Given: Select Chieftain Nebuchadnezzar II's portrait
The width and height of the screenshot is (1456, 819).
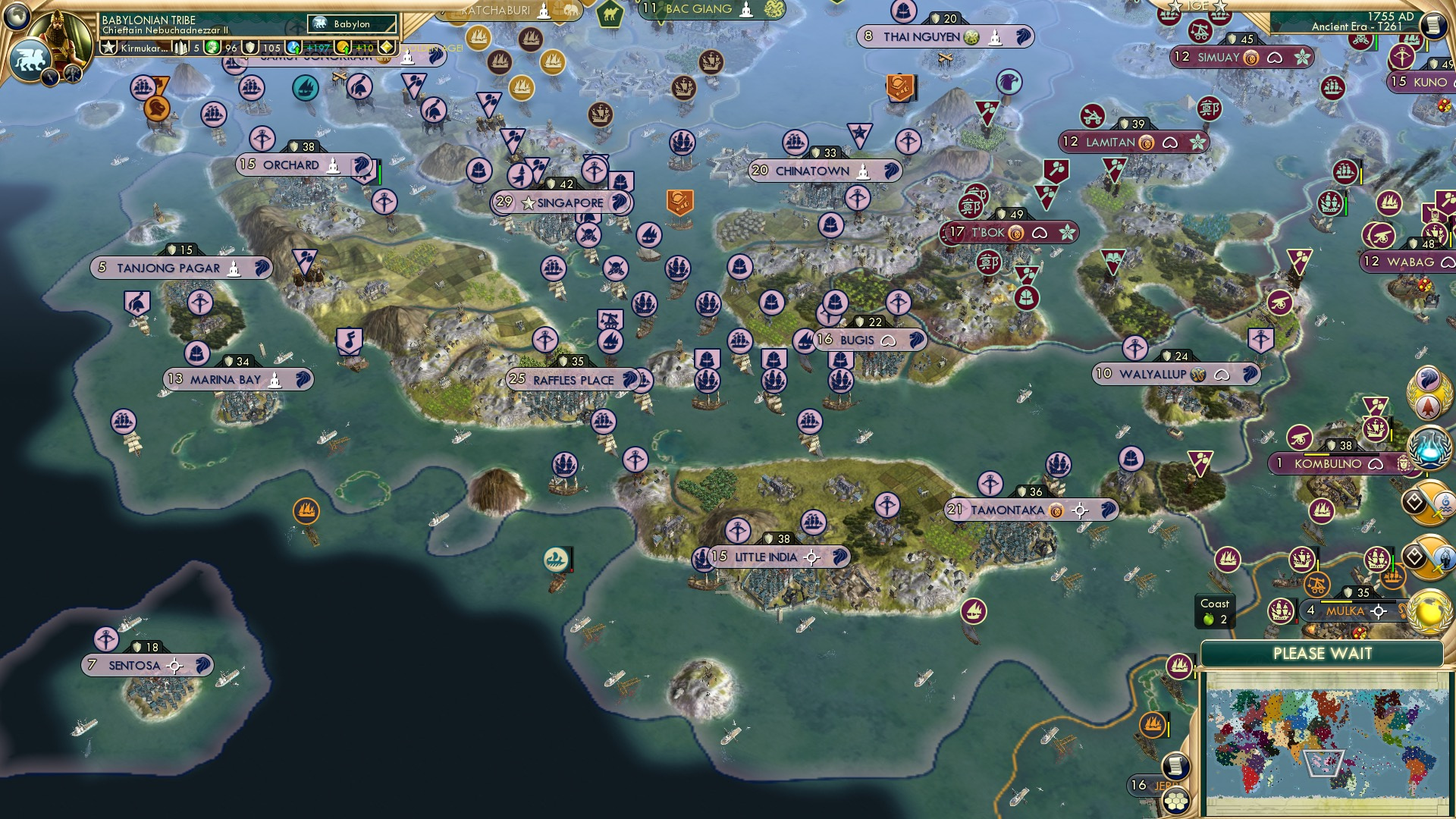Looking at the screenshot, I should pyautogui.click(x=59, y=34).
